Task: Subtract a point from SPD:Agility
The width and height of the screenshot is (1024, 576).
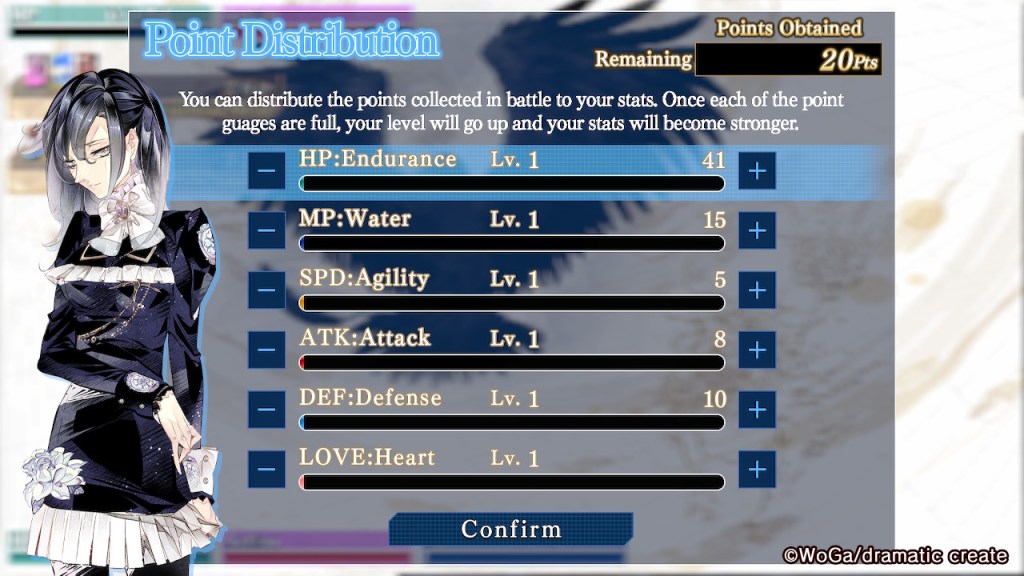Action: [x=266, y=290]
